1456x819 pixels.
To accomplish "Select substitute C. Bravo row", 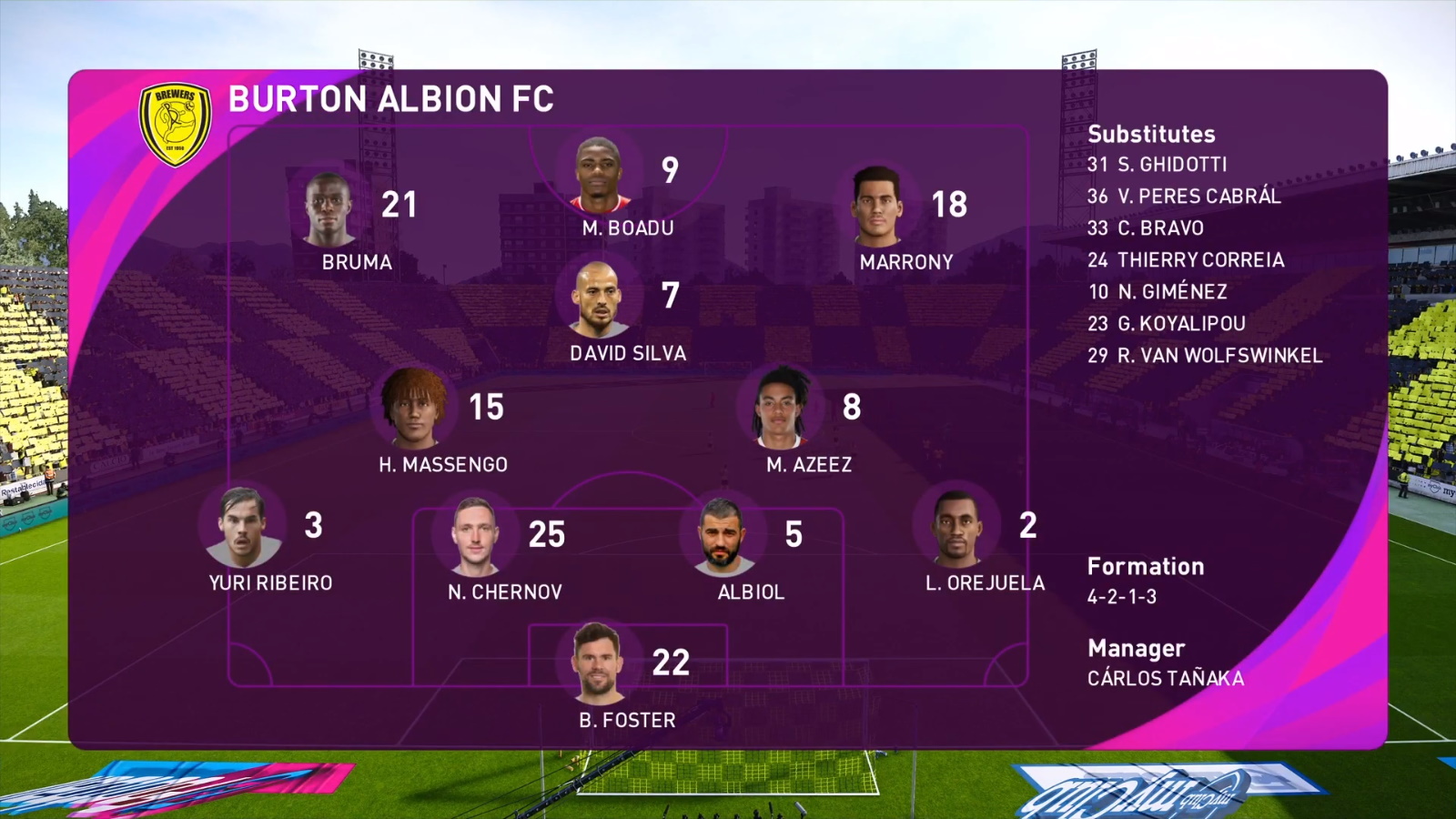I will point(1146,228).
